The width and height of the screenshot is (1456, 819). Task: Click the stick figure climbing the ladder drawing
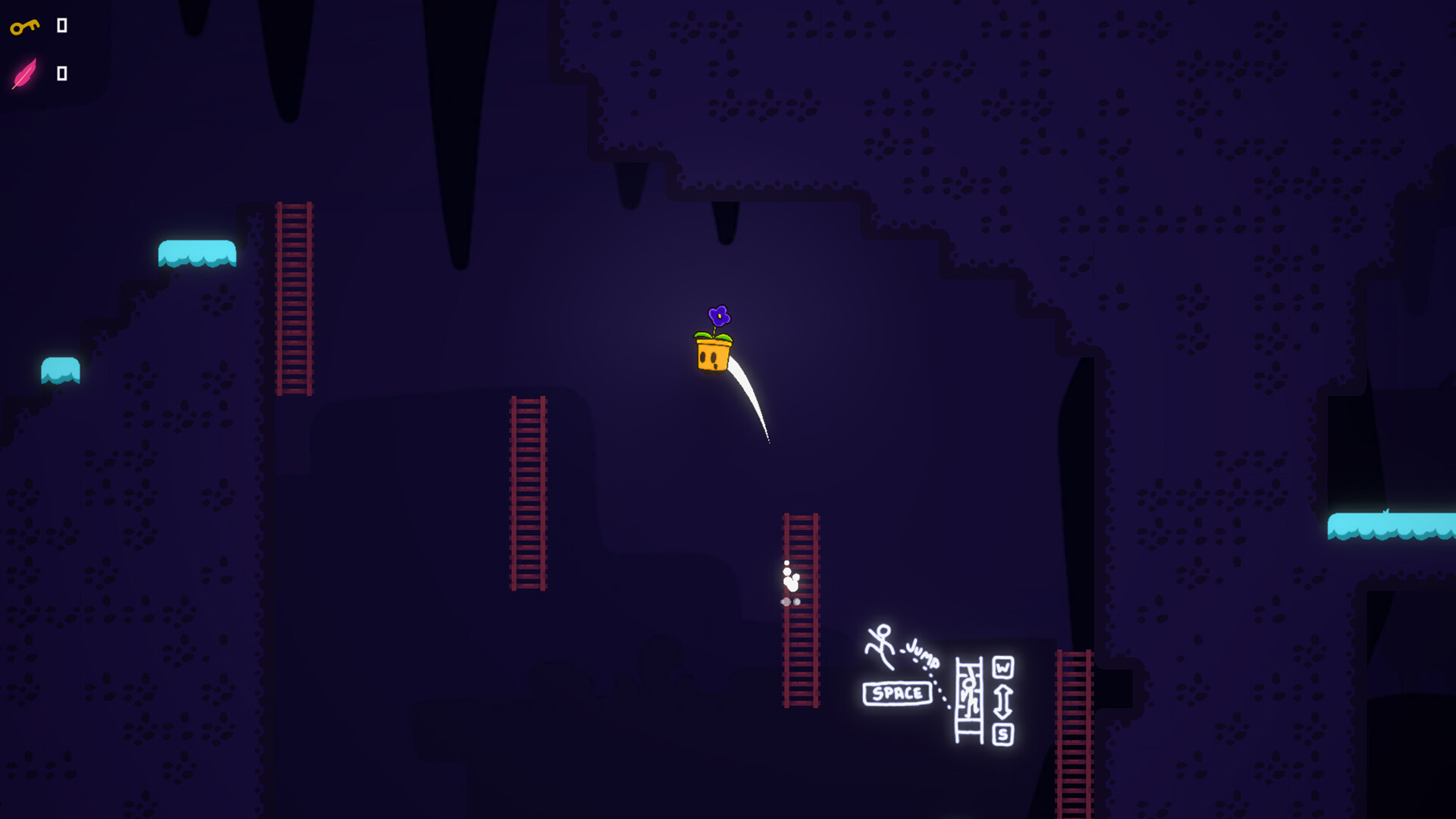(x=970, y=694)
